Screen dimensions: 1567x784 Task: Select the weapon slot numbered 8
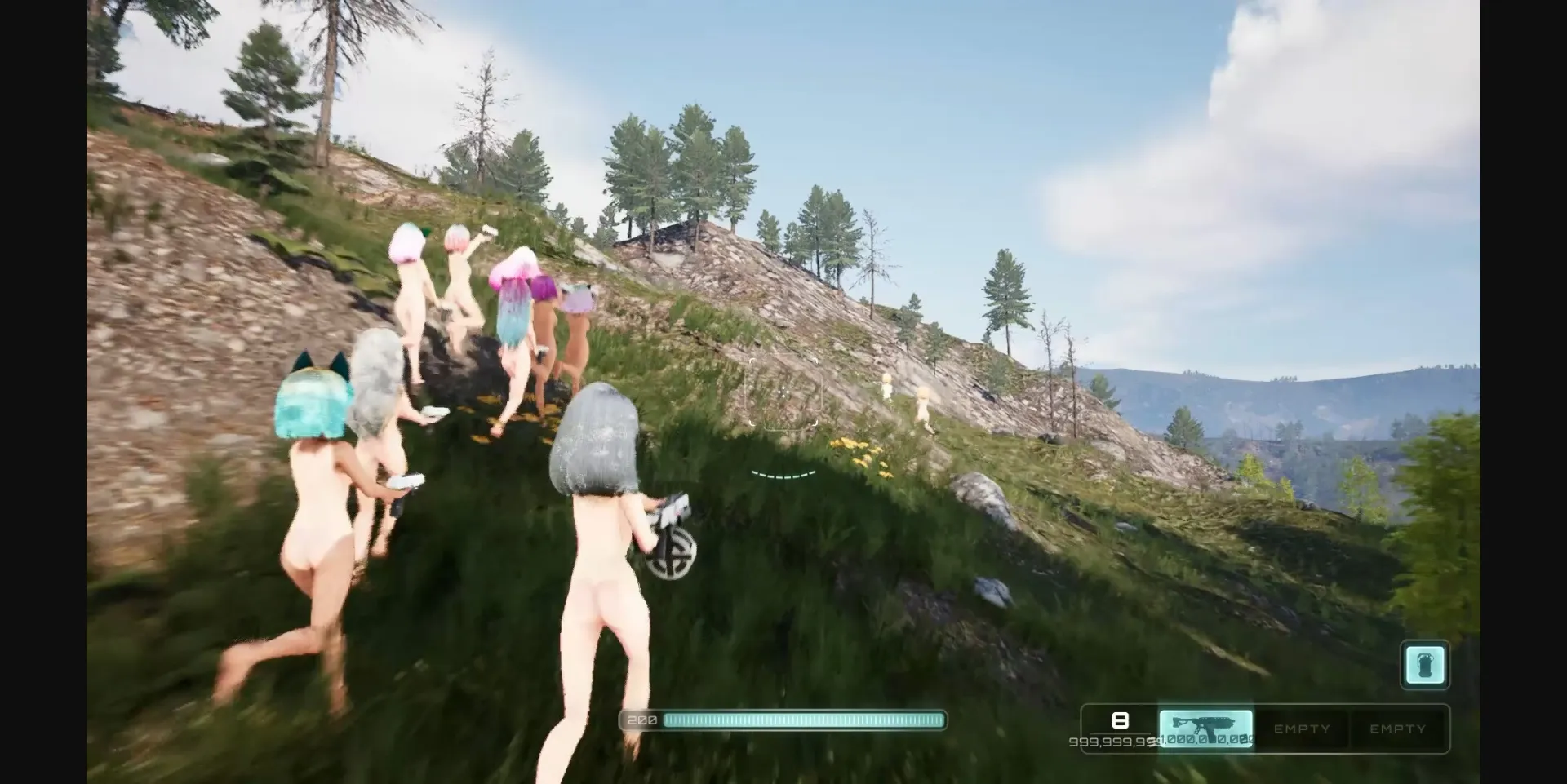tap(1120, 720)
